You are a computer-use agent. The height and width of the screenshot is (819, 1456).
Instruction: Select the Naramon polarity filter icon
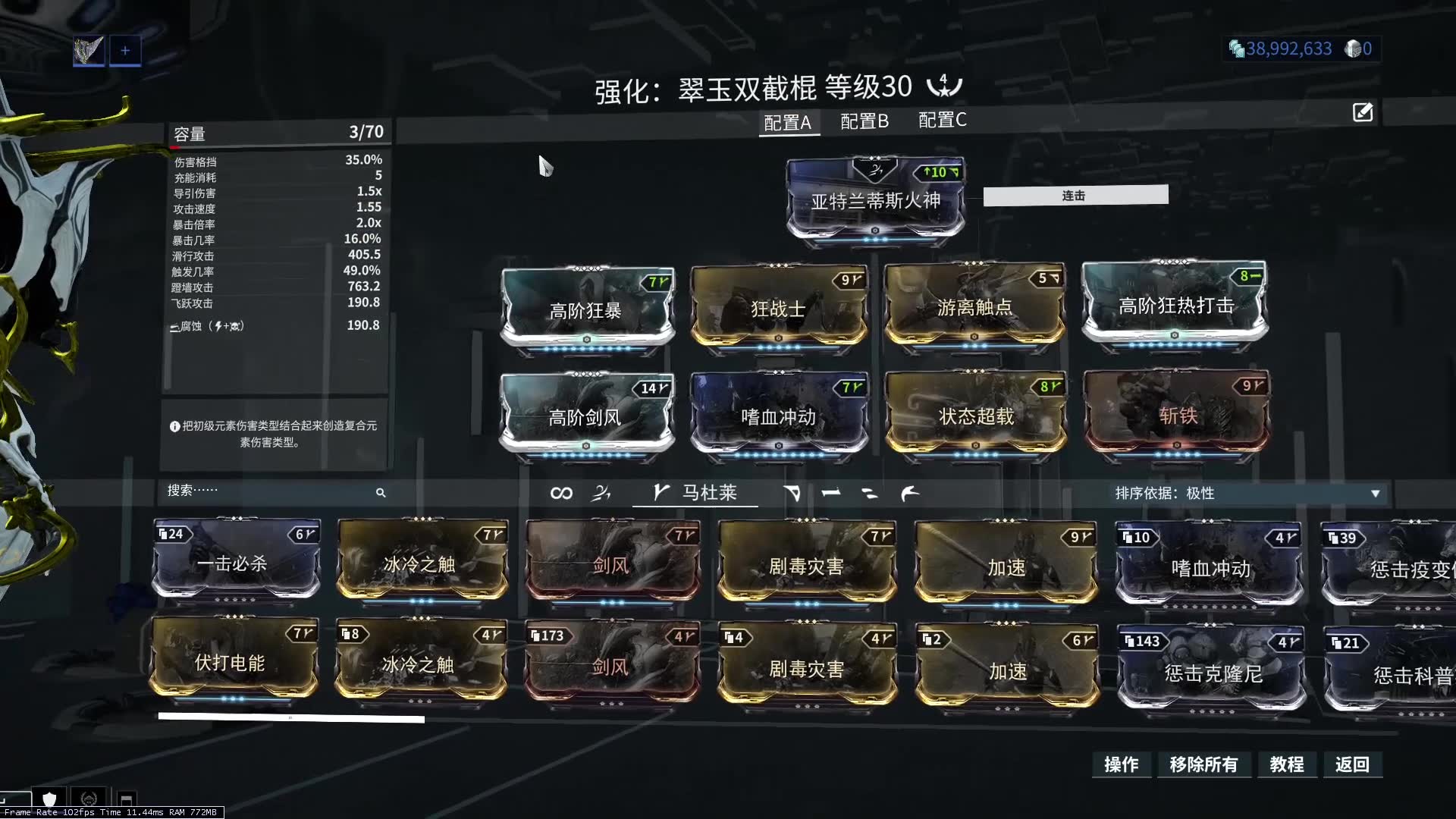point(830,493)
